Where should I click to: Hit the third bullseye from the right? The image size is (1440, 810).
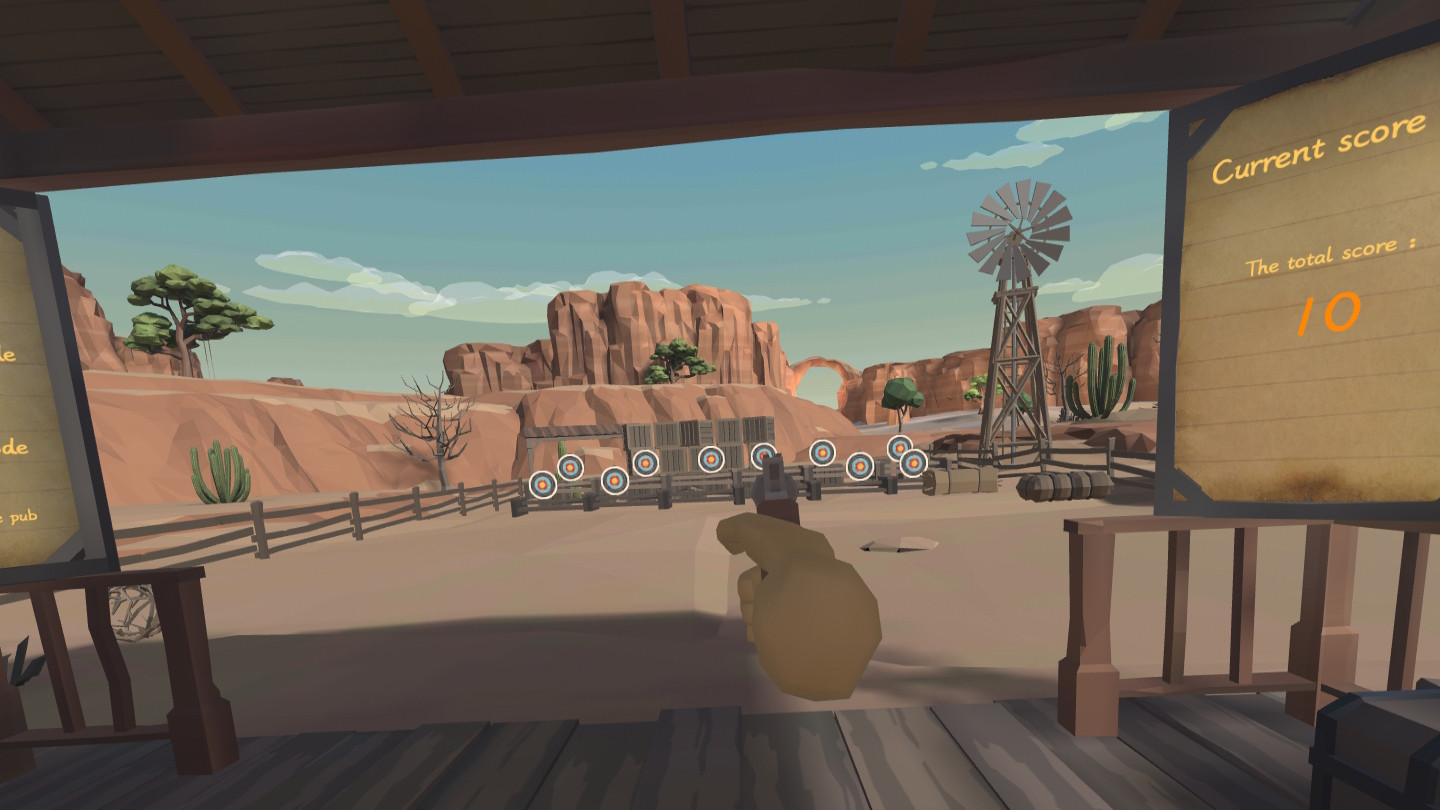859,466
